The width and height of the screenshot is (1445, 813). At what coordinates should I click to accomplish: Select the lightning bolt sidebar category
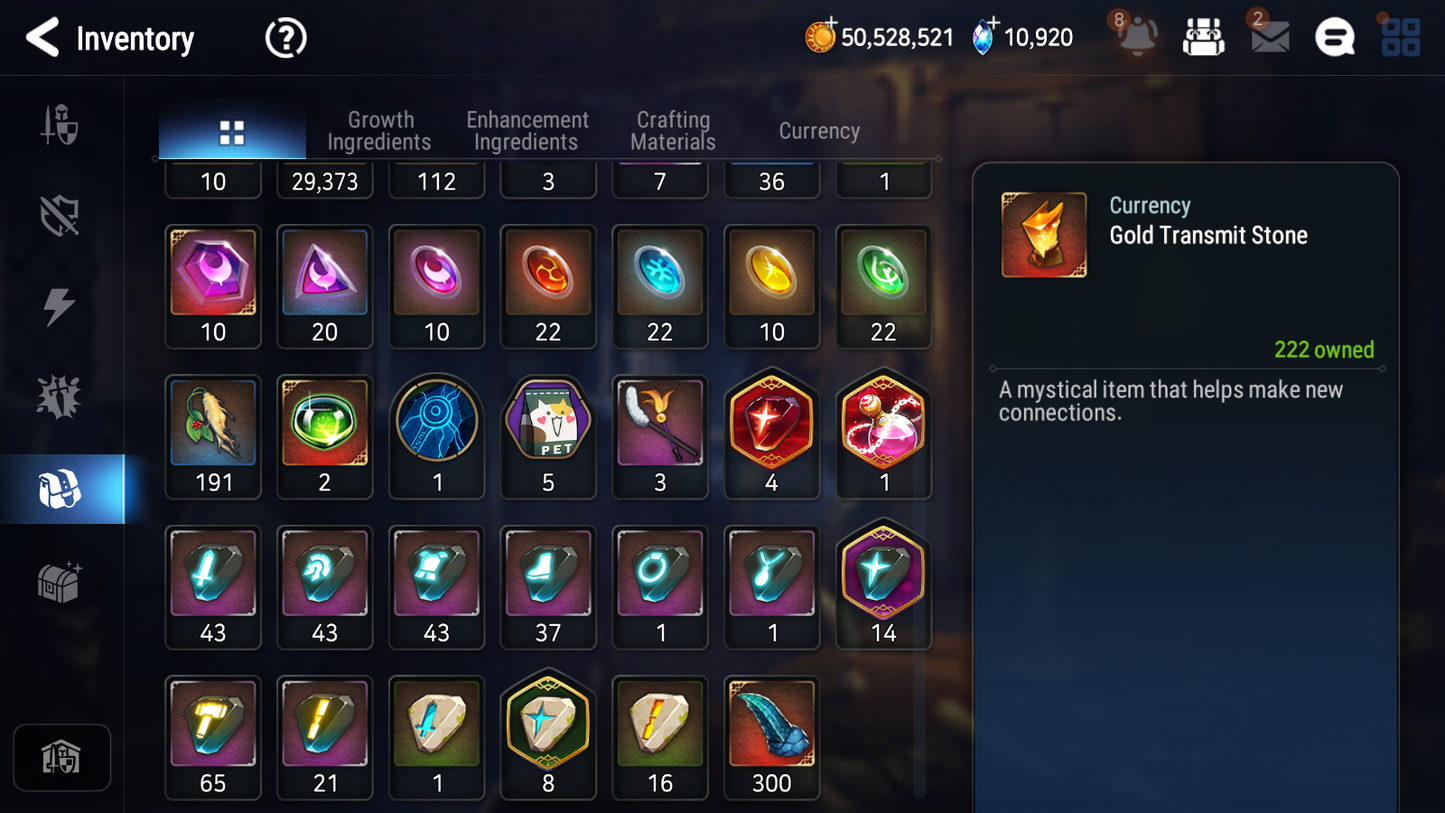(x=60, y=306)
